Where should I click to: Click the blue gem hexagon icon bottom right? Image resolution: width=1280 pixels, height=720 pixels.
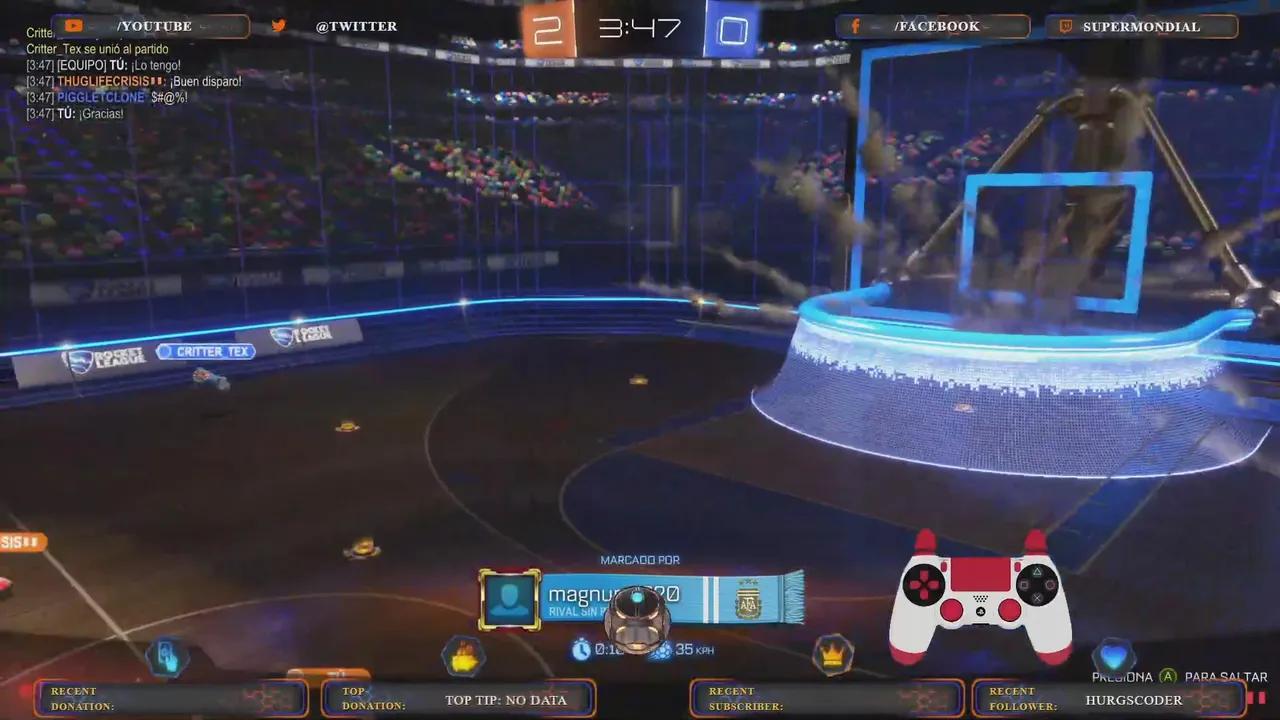click(x=1114, y=656)
